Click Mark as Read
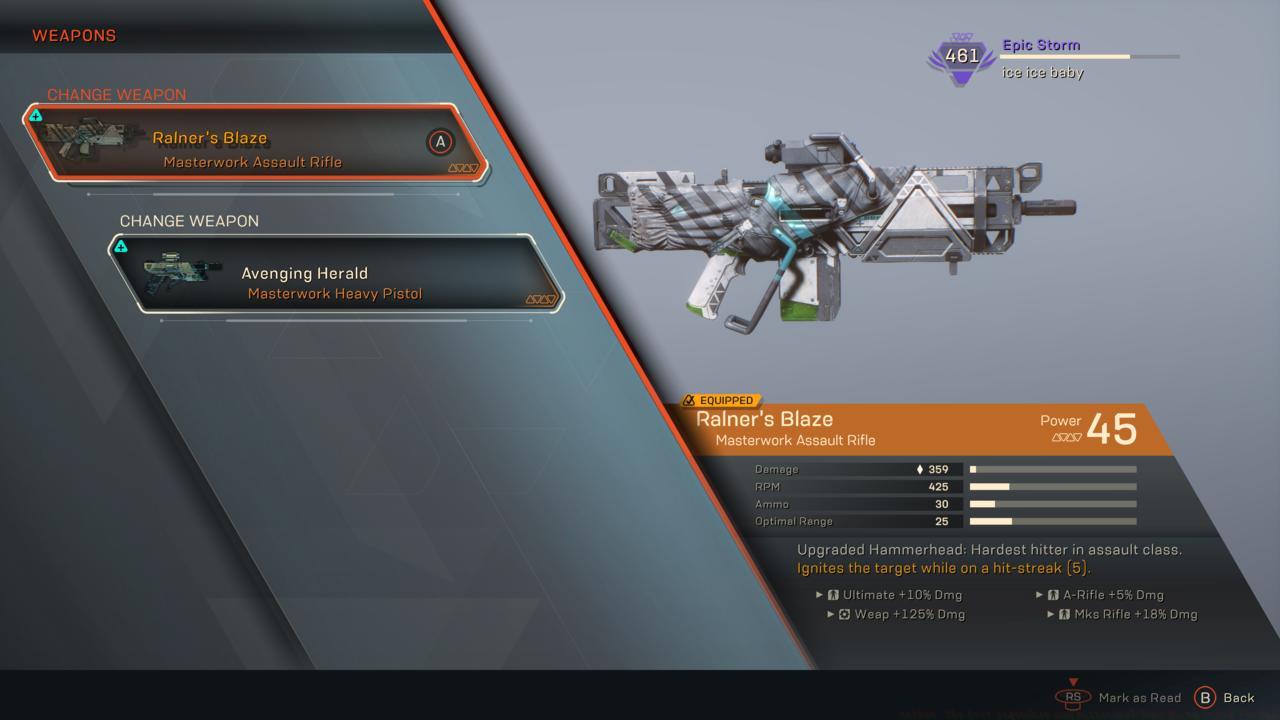 click(x=1122, y=698)
